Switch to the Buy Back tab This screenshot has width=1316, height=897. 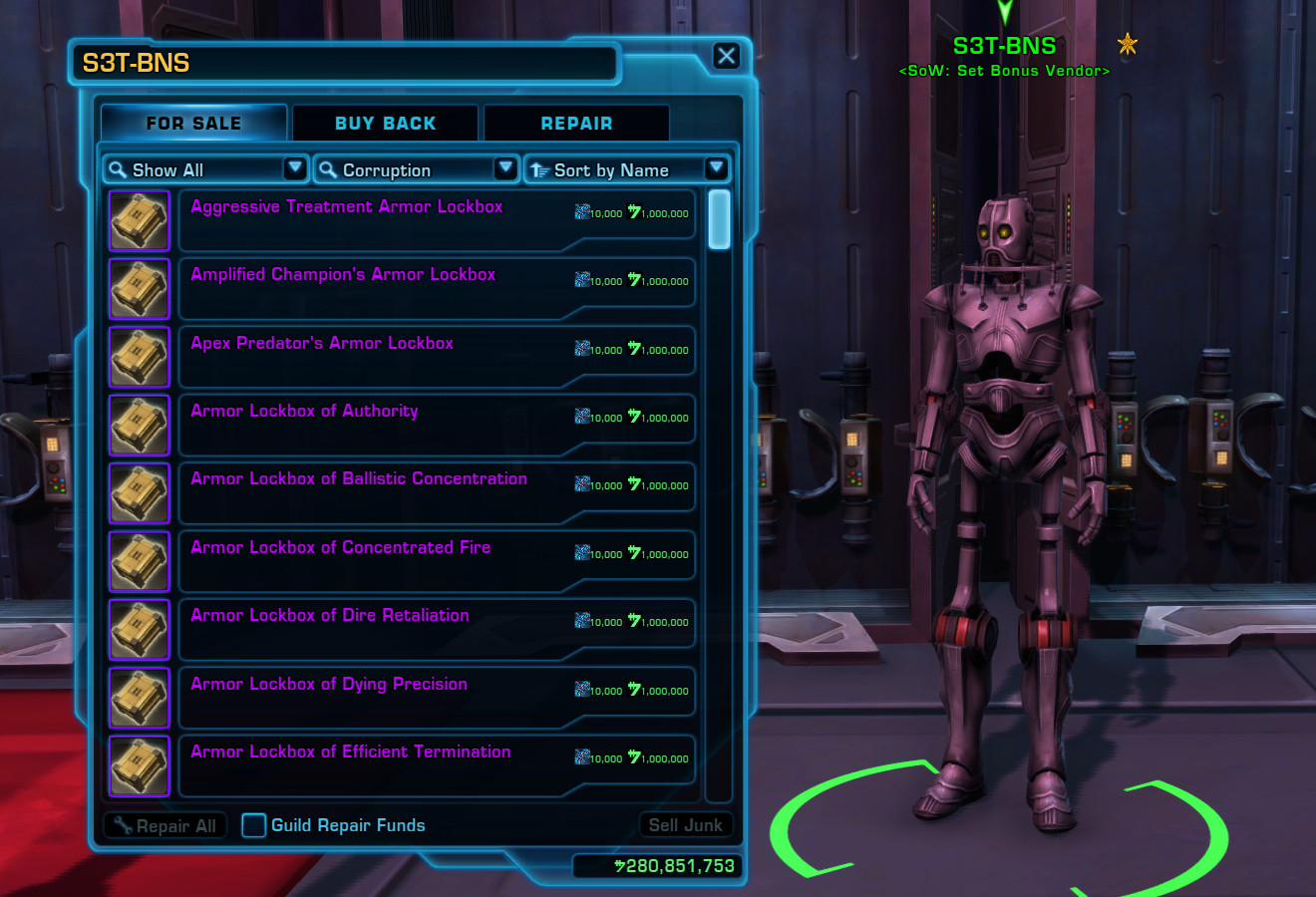385,124
